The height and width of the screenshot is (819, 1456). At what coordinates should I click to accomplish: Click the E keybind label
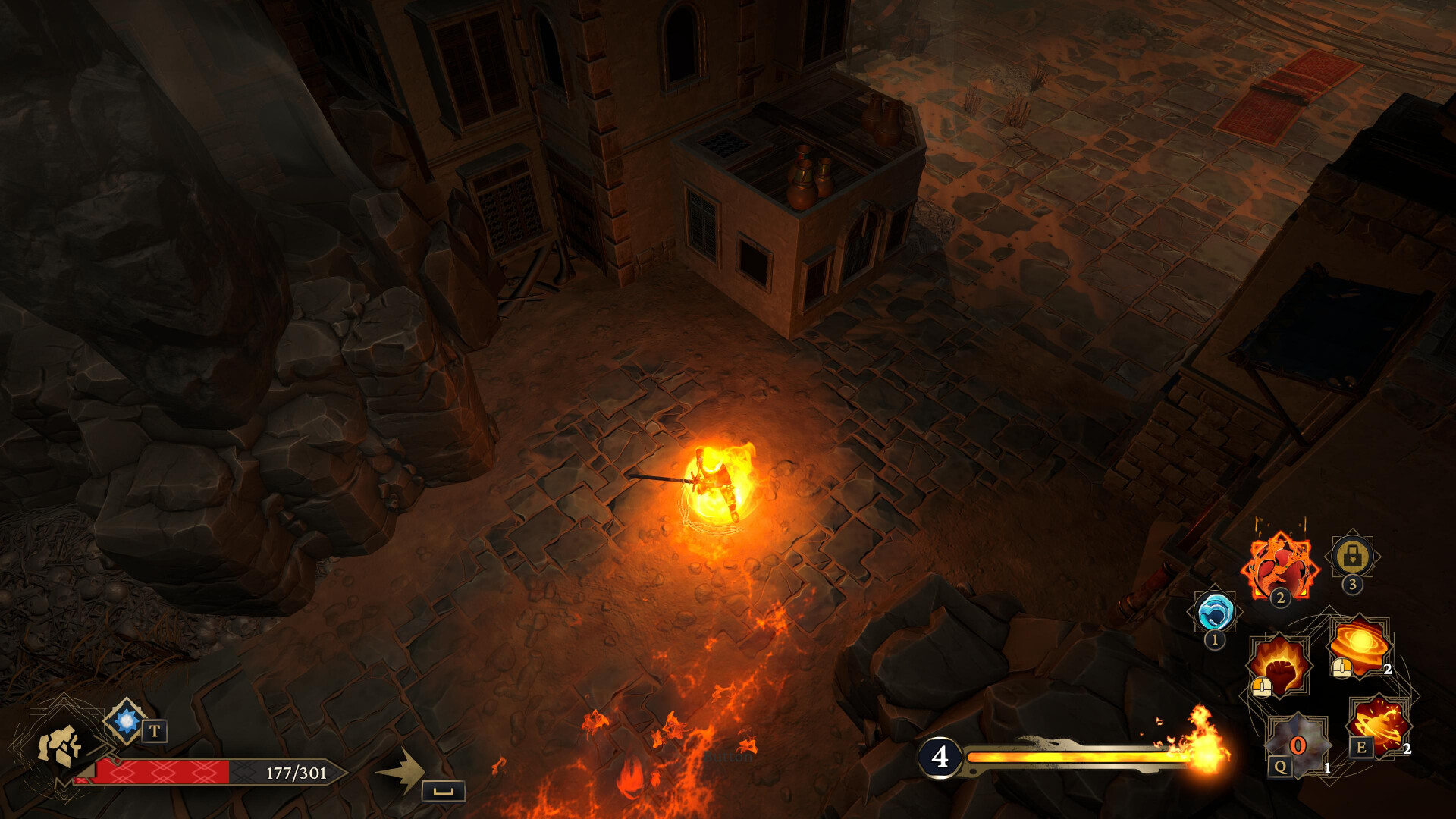point(1360,748)
